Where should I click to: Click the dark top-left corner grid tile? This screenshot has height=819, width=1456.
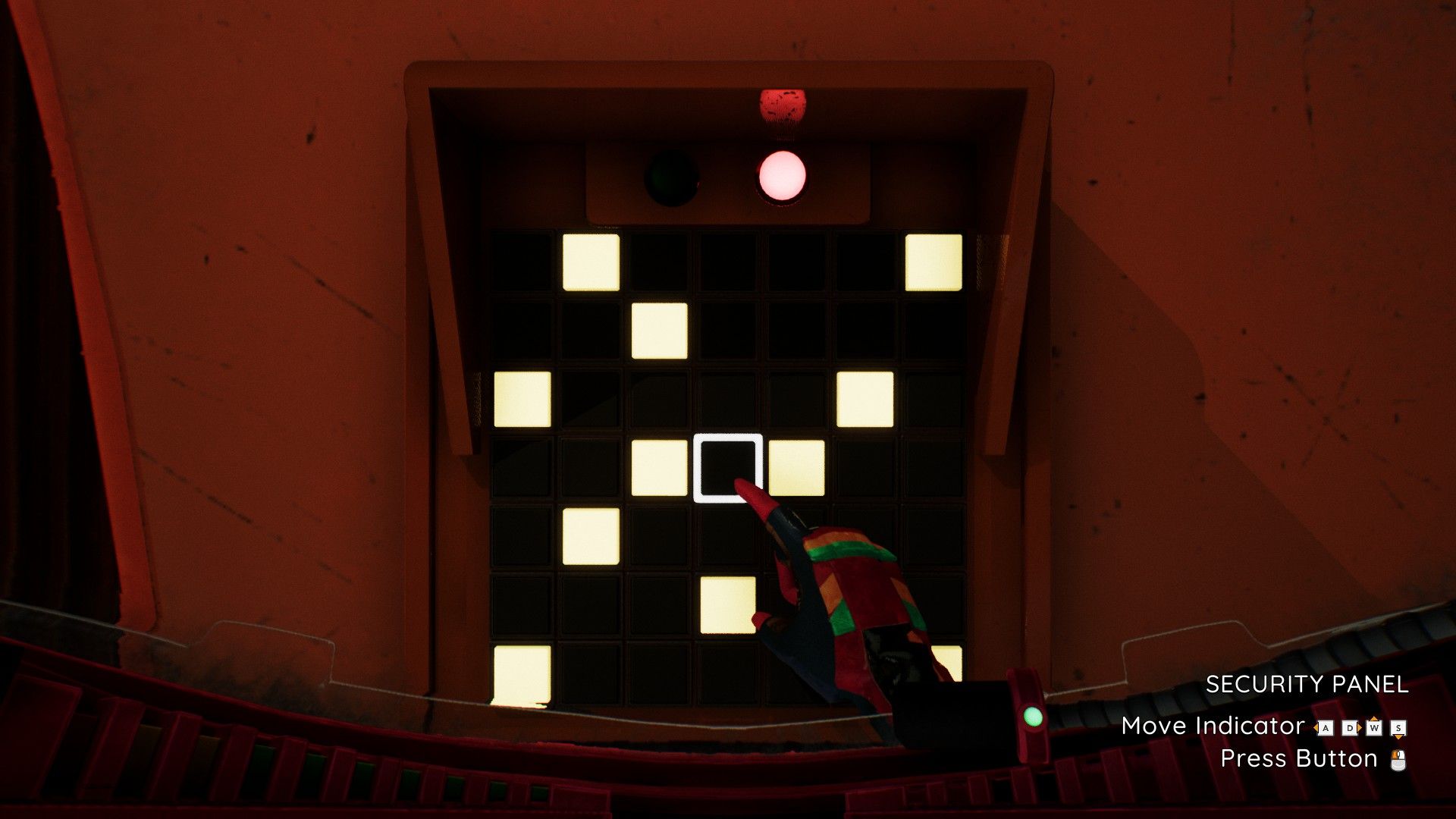click(522, 262)
